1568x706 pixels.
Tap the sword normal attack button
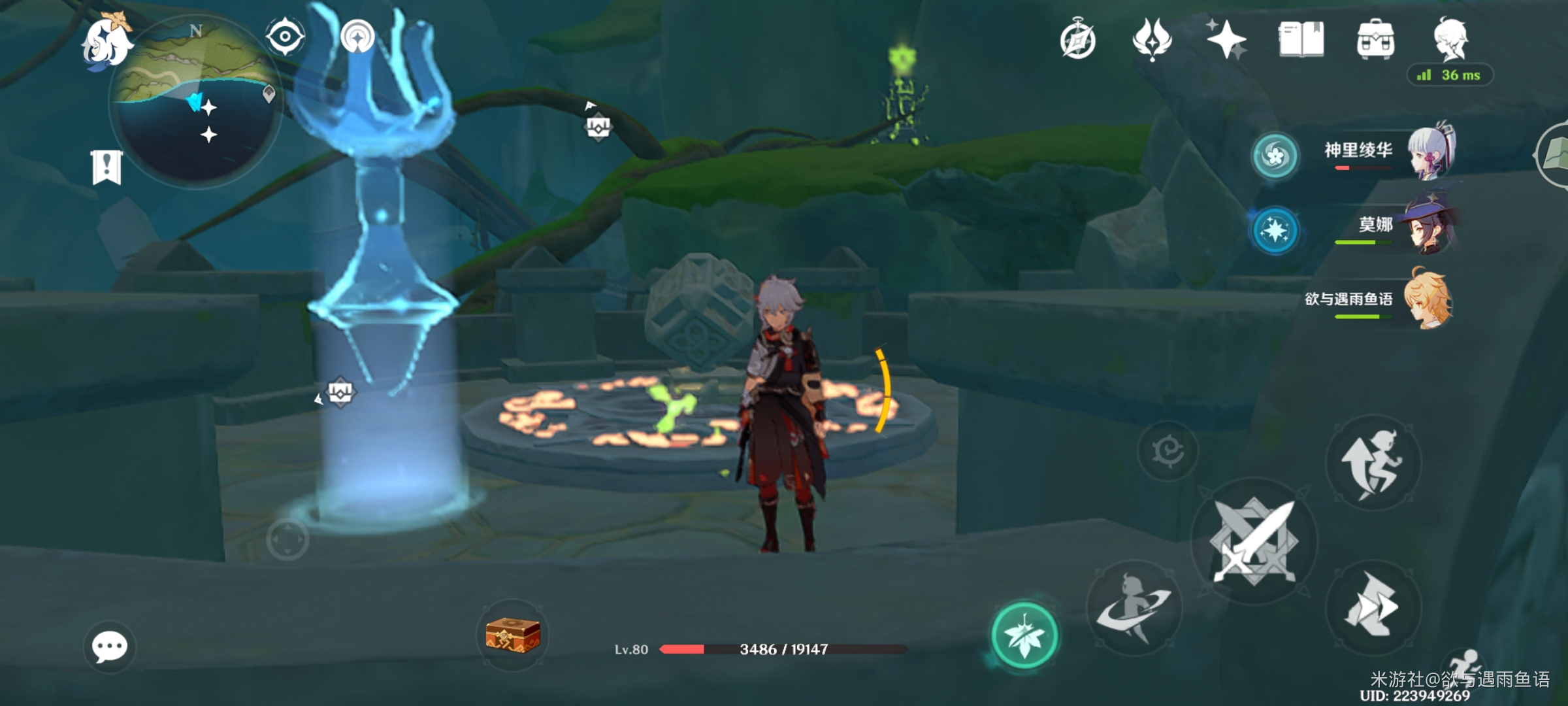click(1253, 541)
